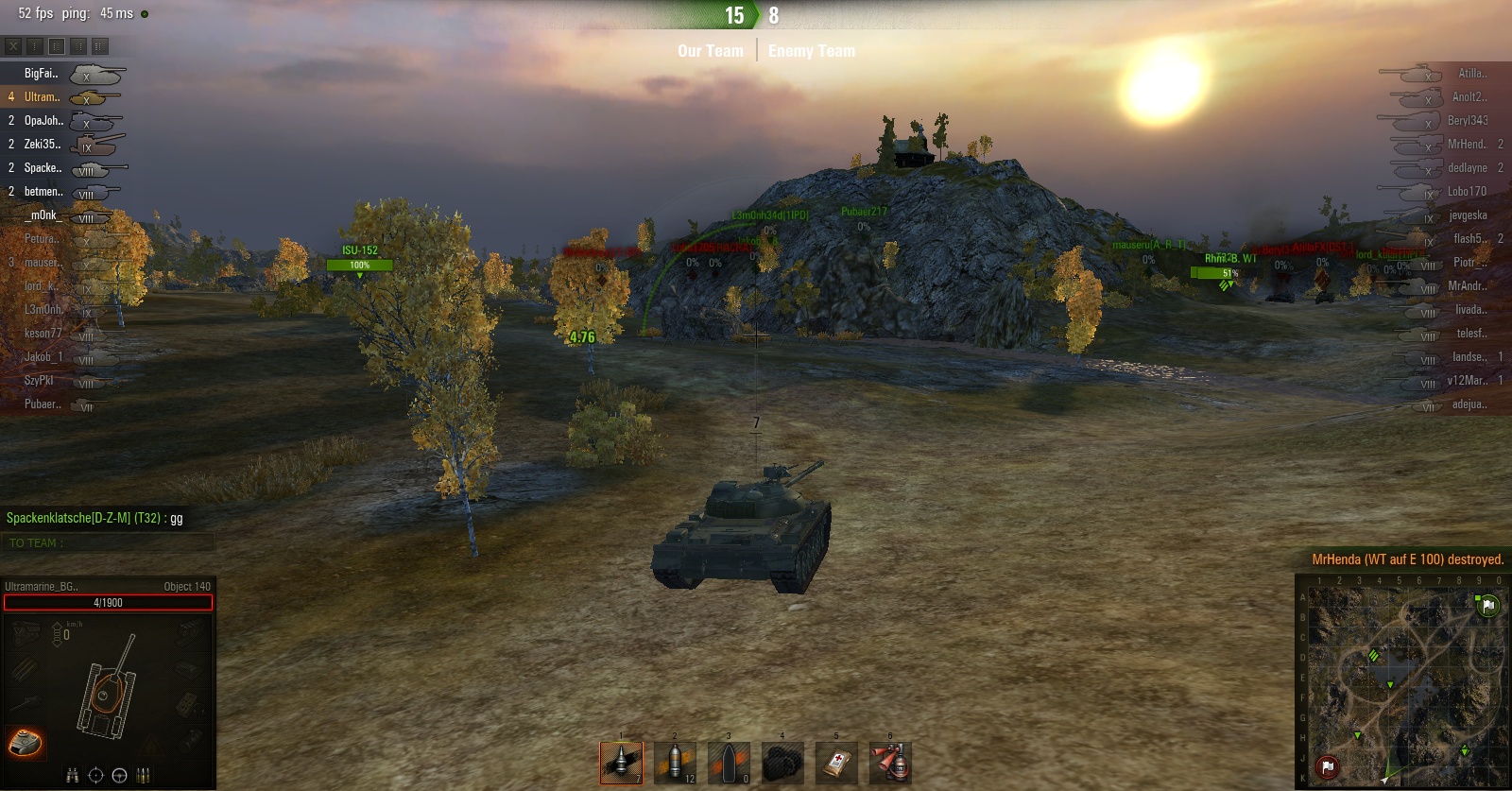Click the crosshair gunner icon
Screen dimensions: 1512x791
(x=95, y=776)
